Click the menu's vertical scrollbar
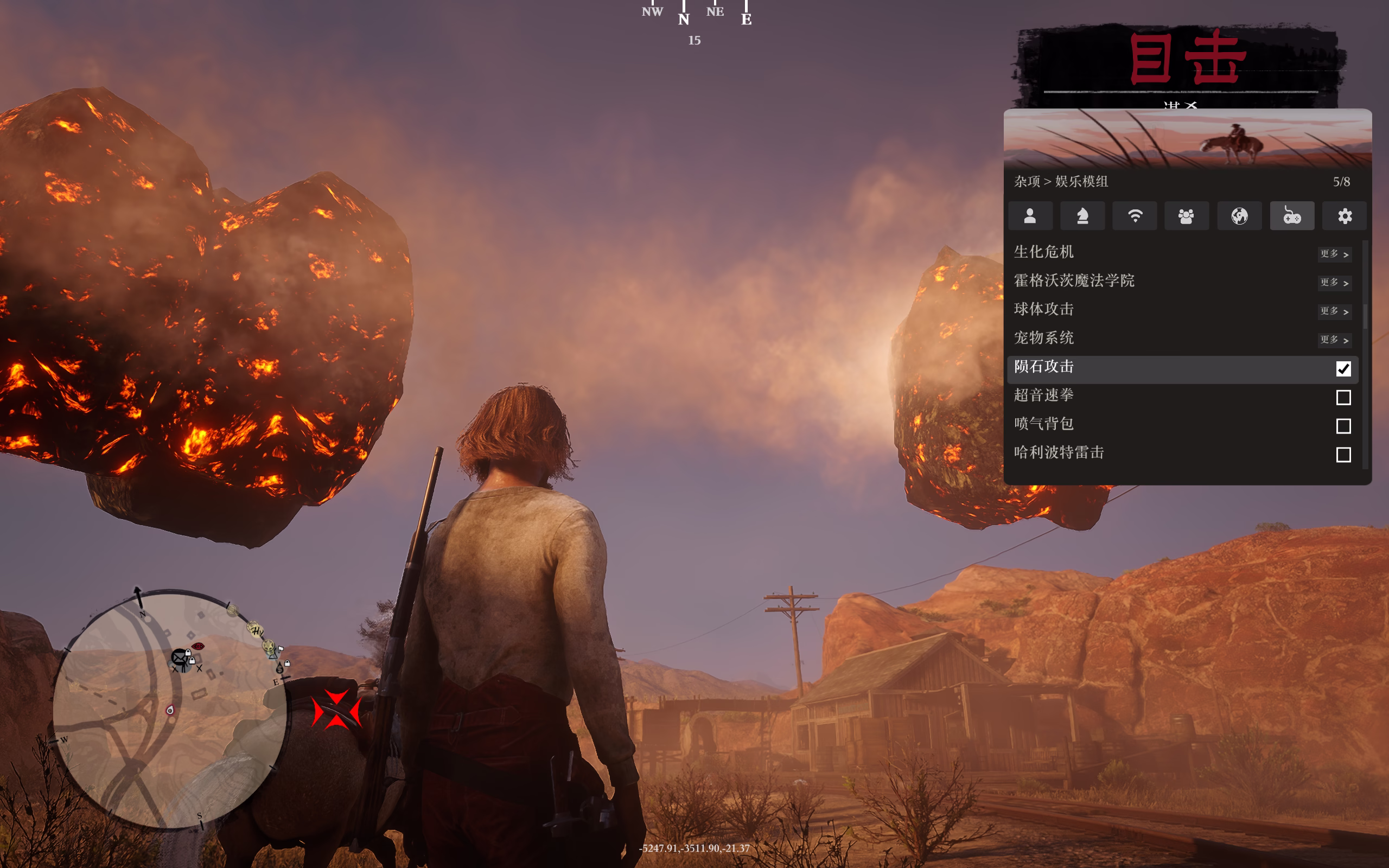The width and height of the screenshot is (1389, 868). tap(1365, 317)
